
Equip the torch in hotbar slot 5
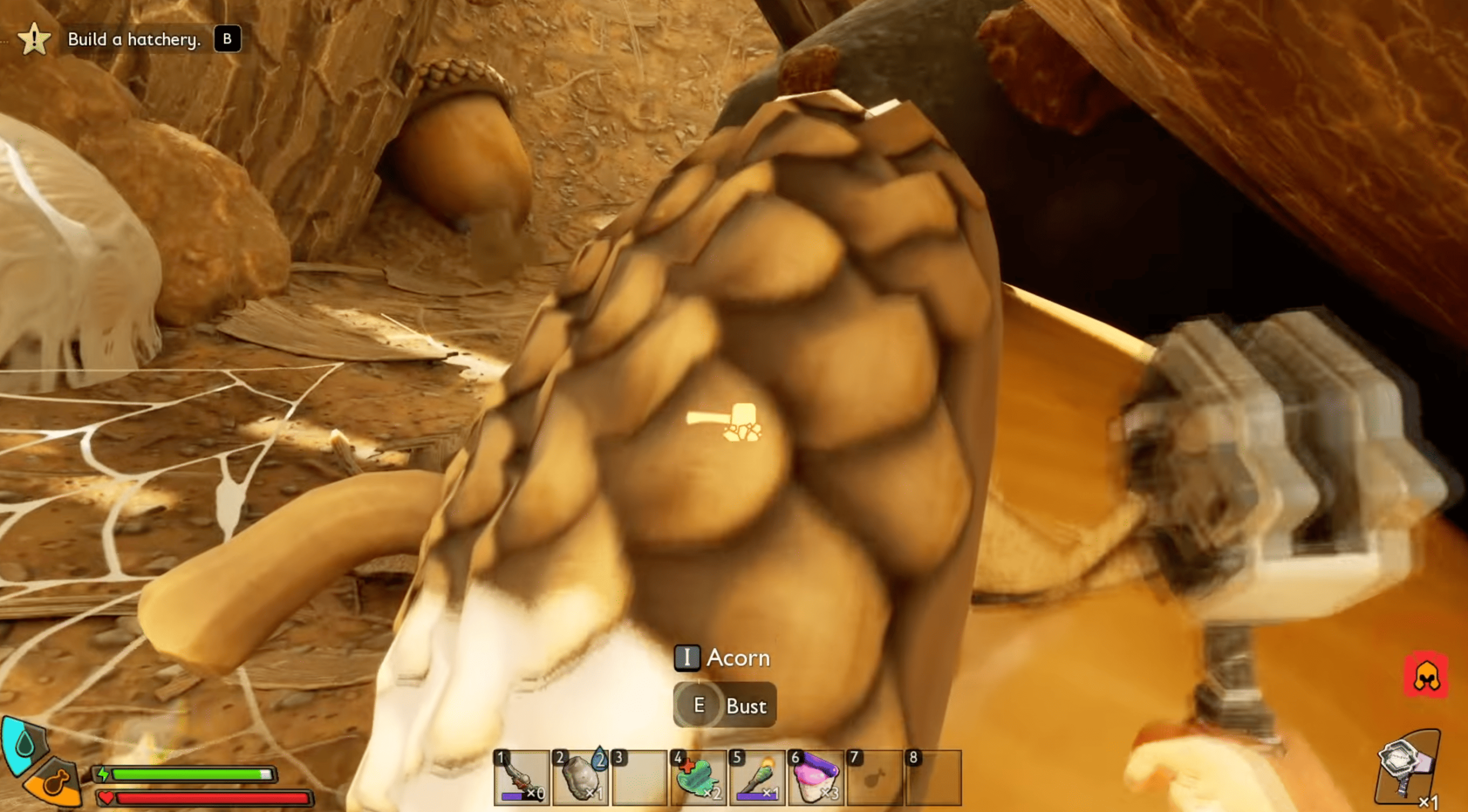click(x=757, y=778)
